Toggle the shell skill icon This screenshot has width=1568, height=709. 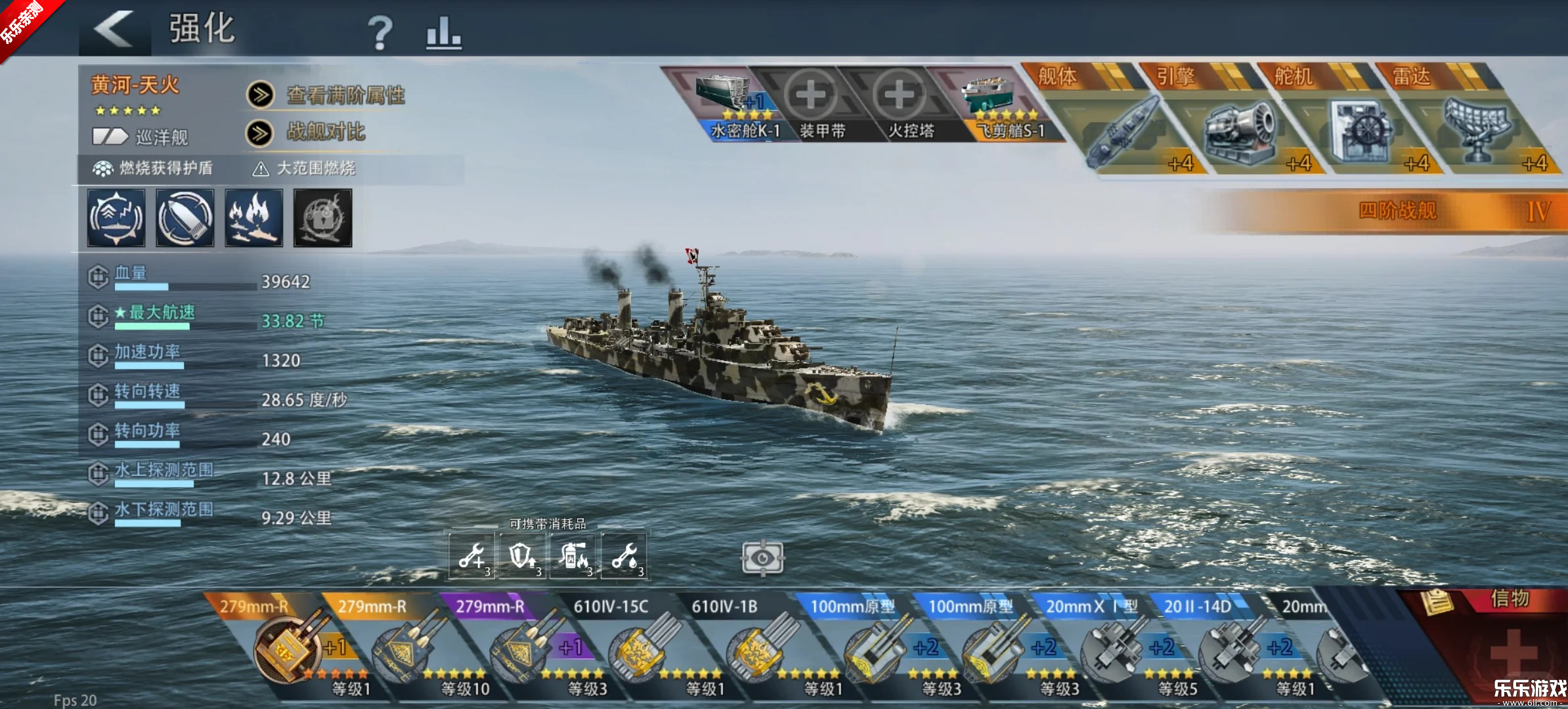pyautogui.click(x=185, y=218)
